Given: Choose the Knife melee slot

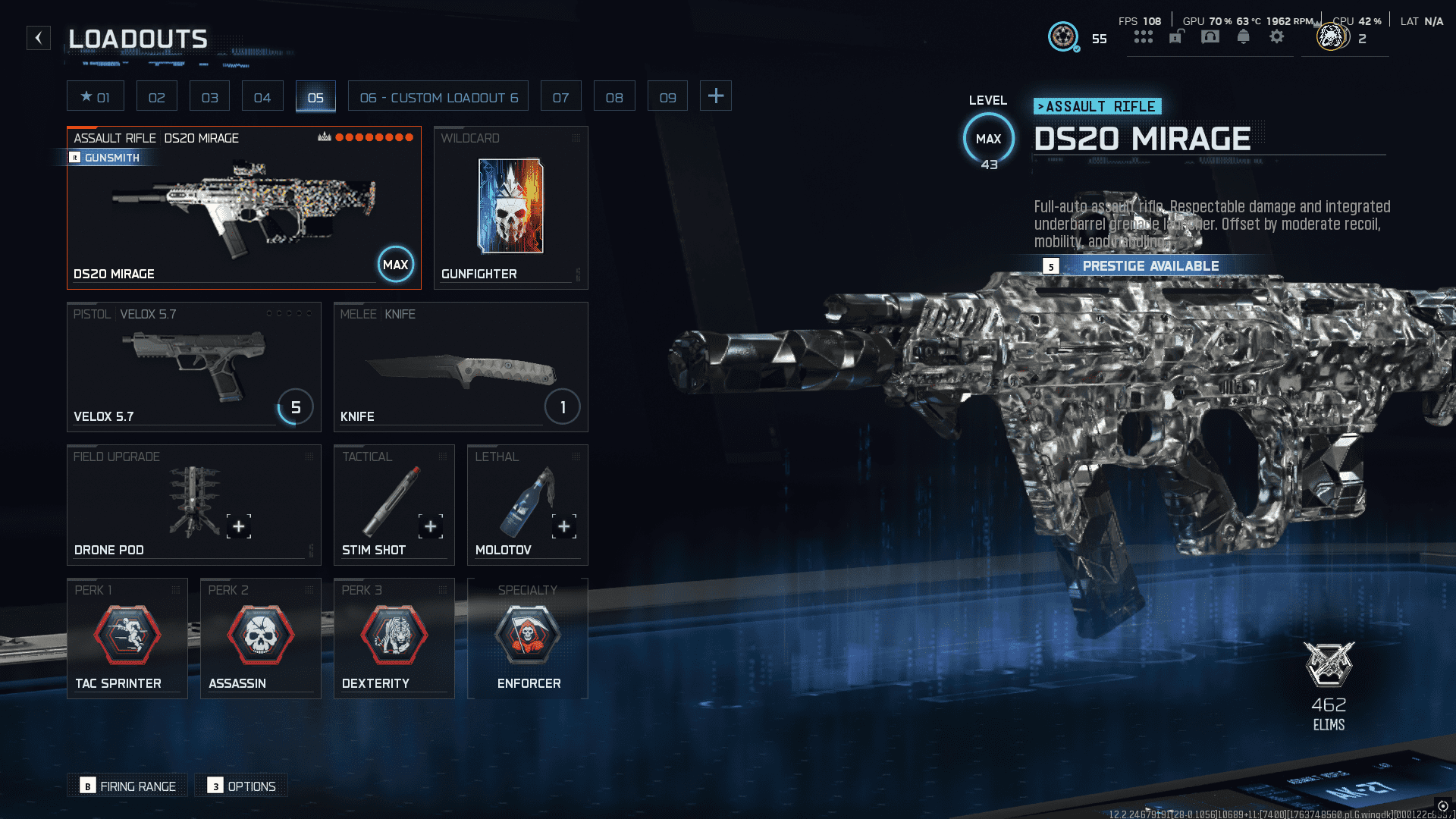Looking at the screenshot, I should coord(460,367).
